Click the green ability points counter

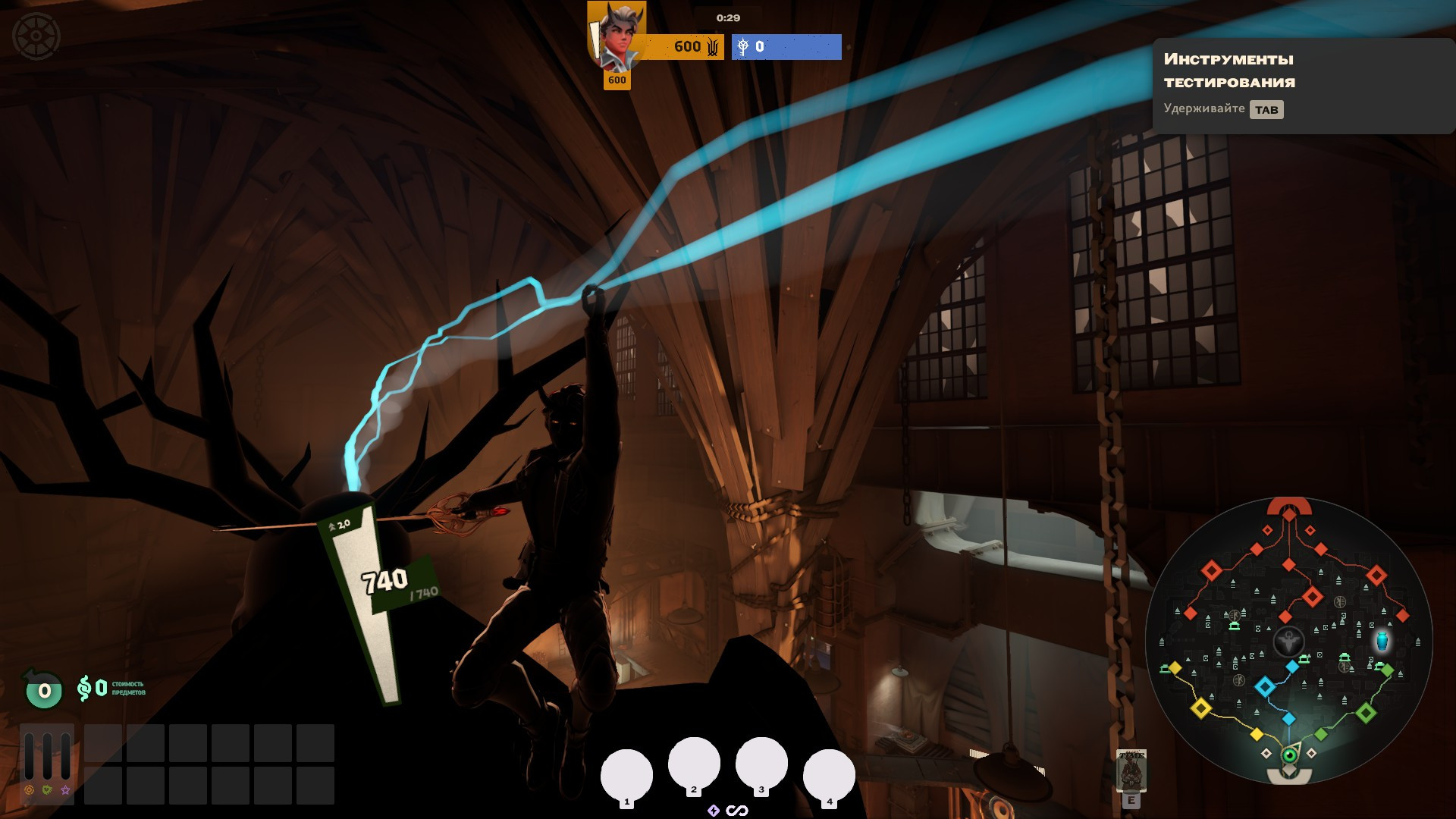coord(44,690)
